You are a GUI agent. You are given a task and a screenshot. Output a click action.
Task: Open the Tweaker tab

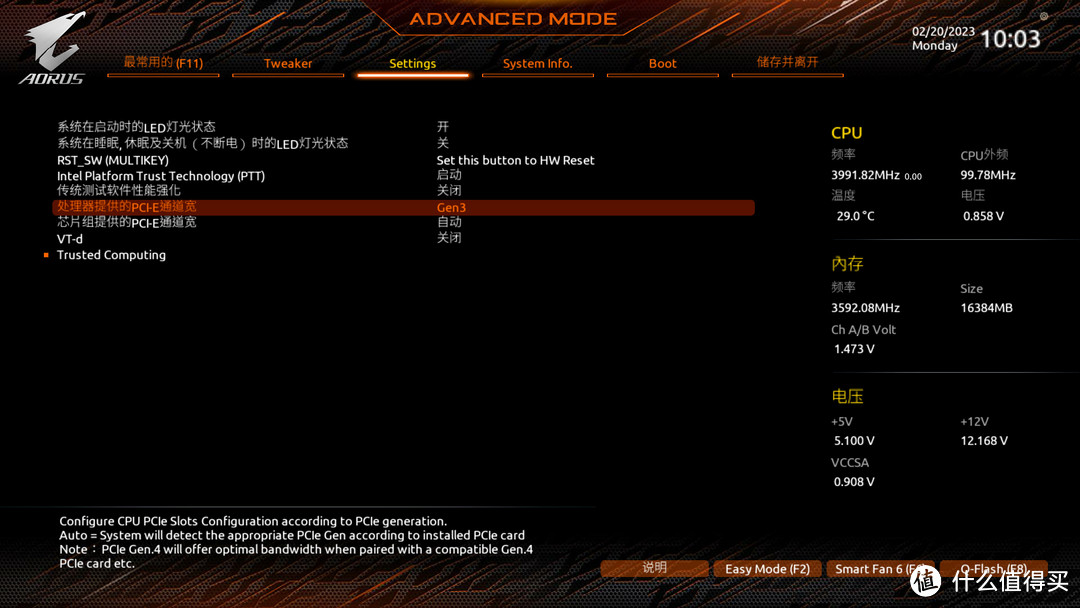288,64
